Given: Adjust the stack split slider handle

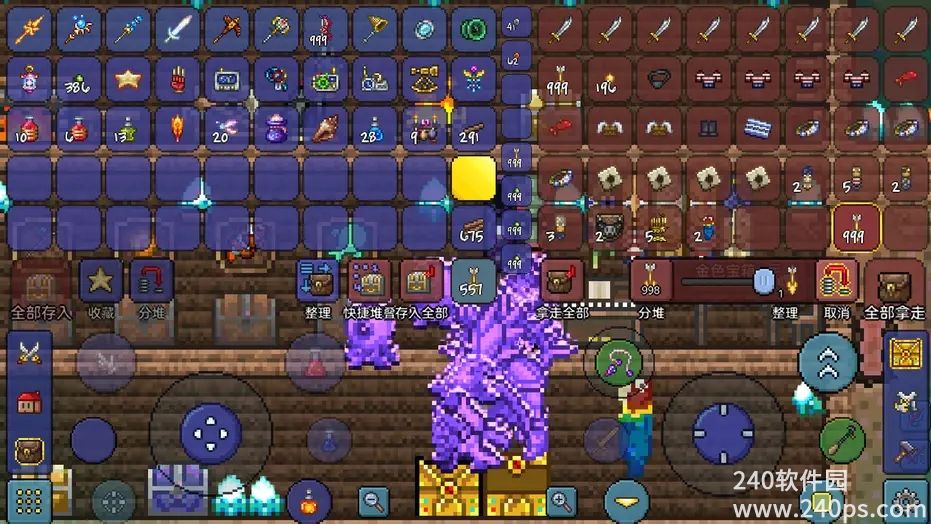Looking at the screenshot, I should pos(764,282).
